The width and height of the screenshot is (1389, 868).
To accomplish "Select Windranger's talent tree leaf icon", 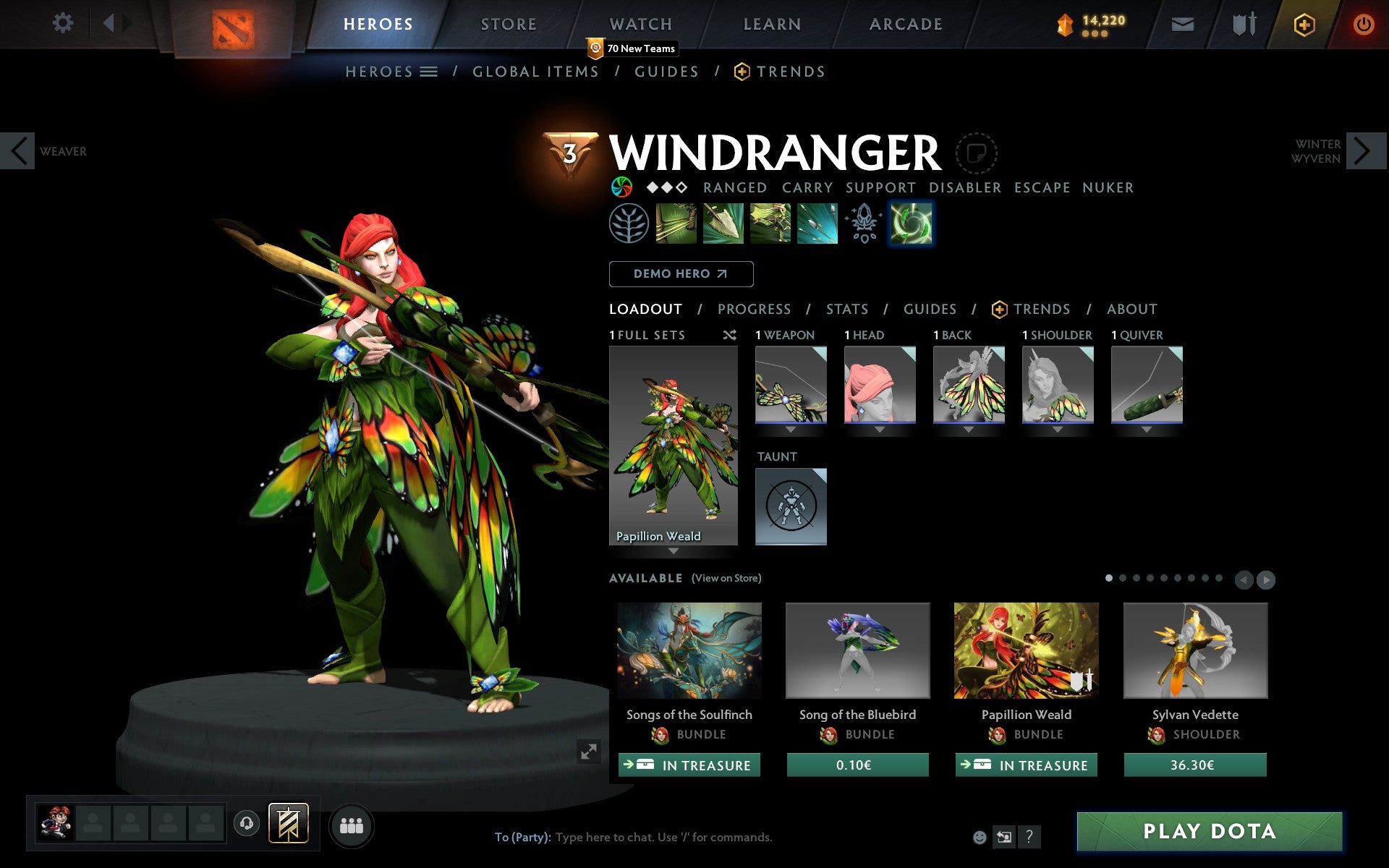I will [x=629, y=224].
